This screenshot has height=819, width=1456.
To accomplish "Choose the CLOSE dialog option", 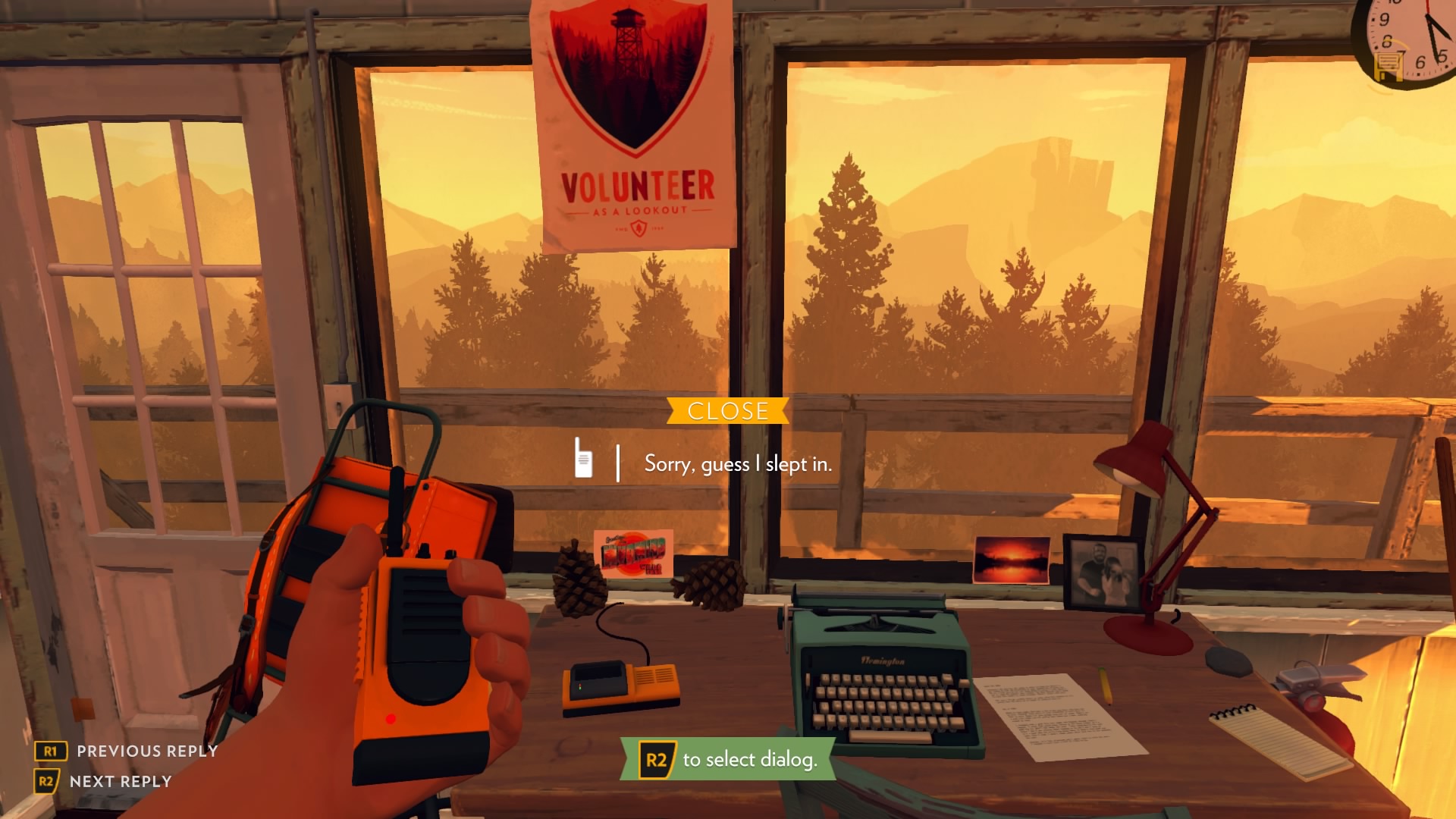I will point(727,411).
